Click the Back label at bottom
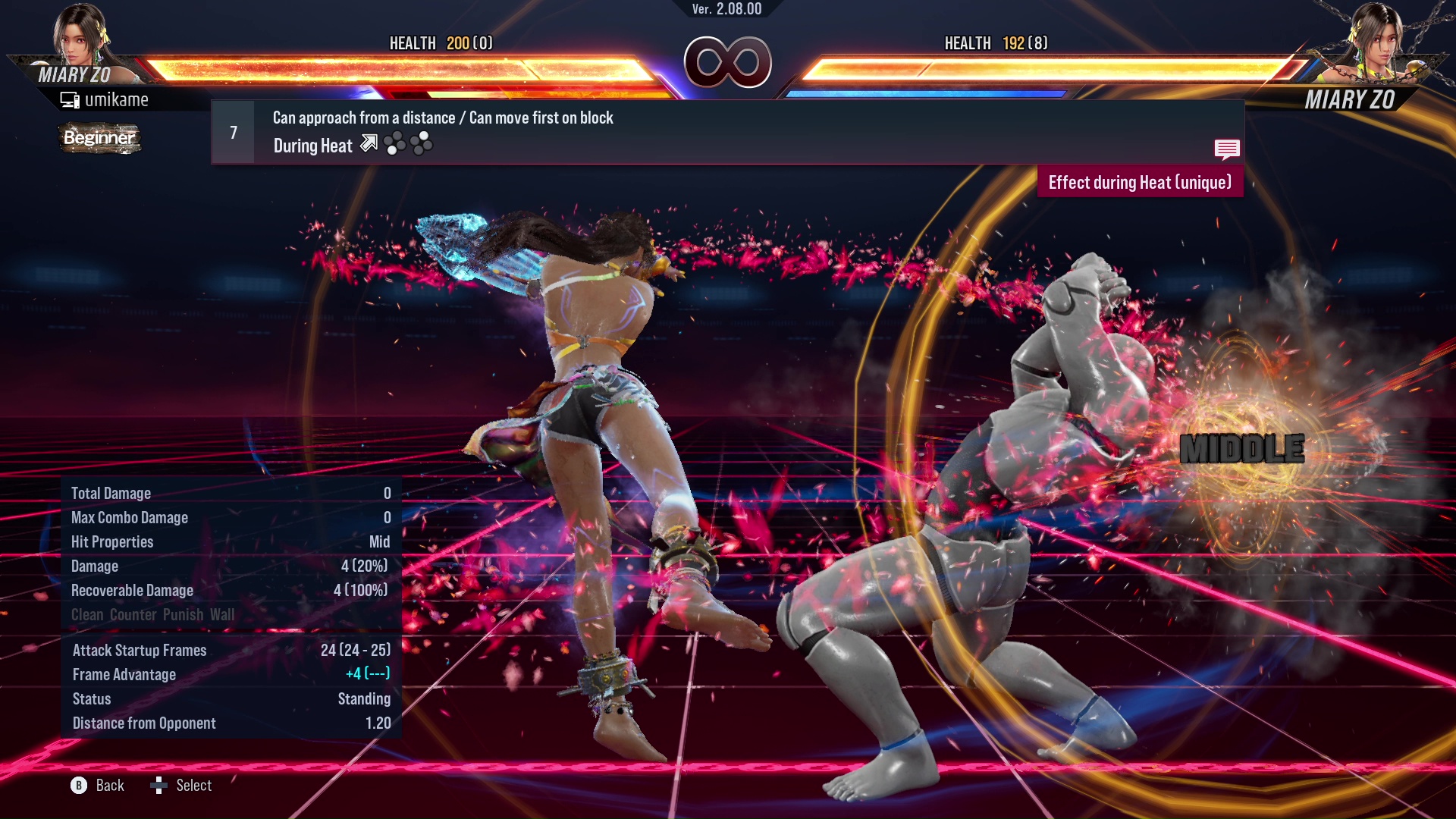 click(109, 786)
